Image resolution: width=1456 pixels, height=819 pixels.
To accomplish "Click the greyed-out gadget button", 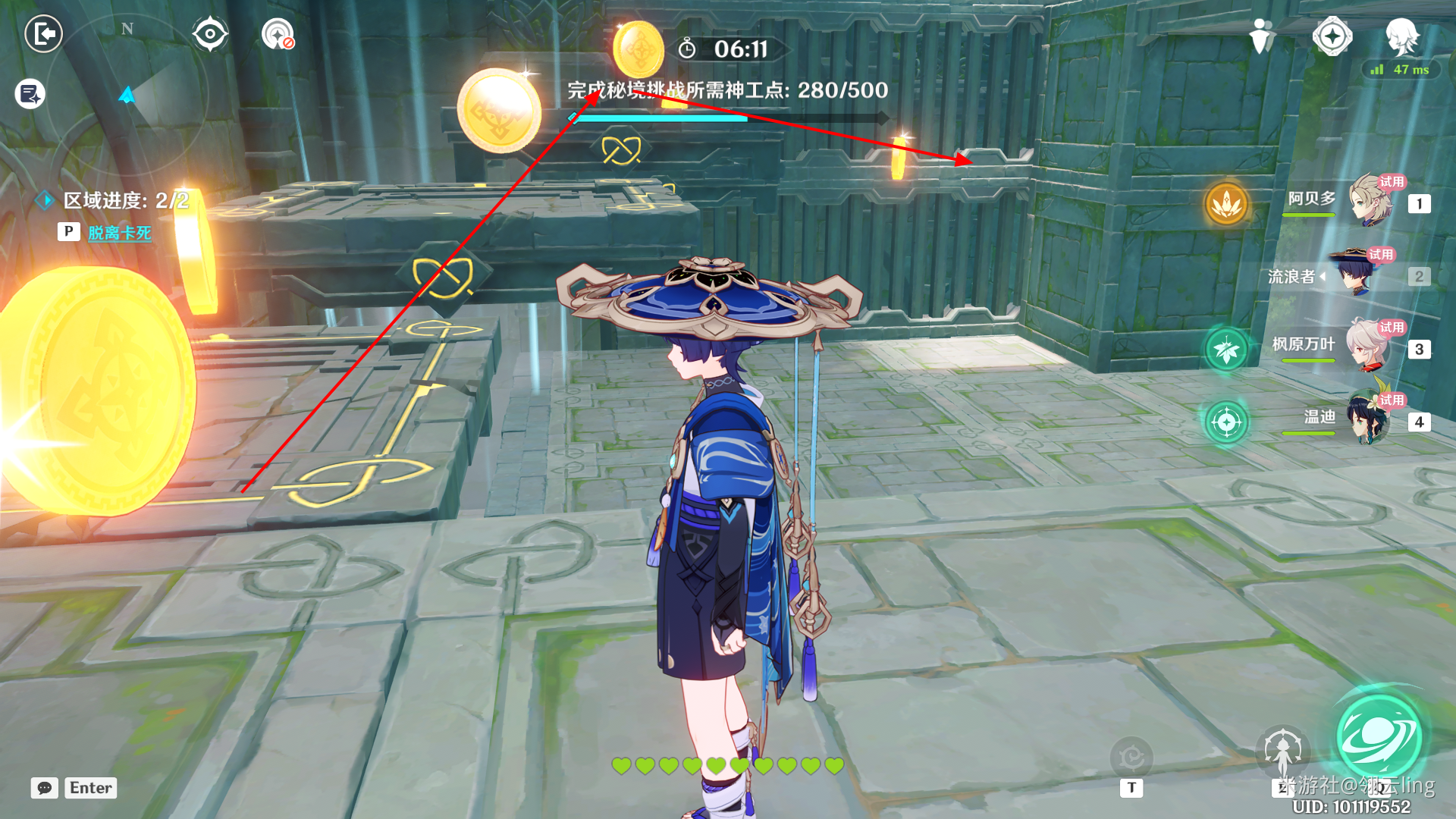I will [1131, 757].
